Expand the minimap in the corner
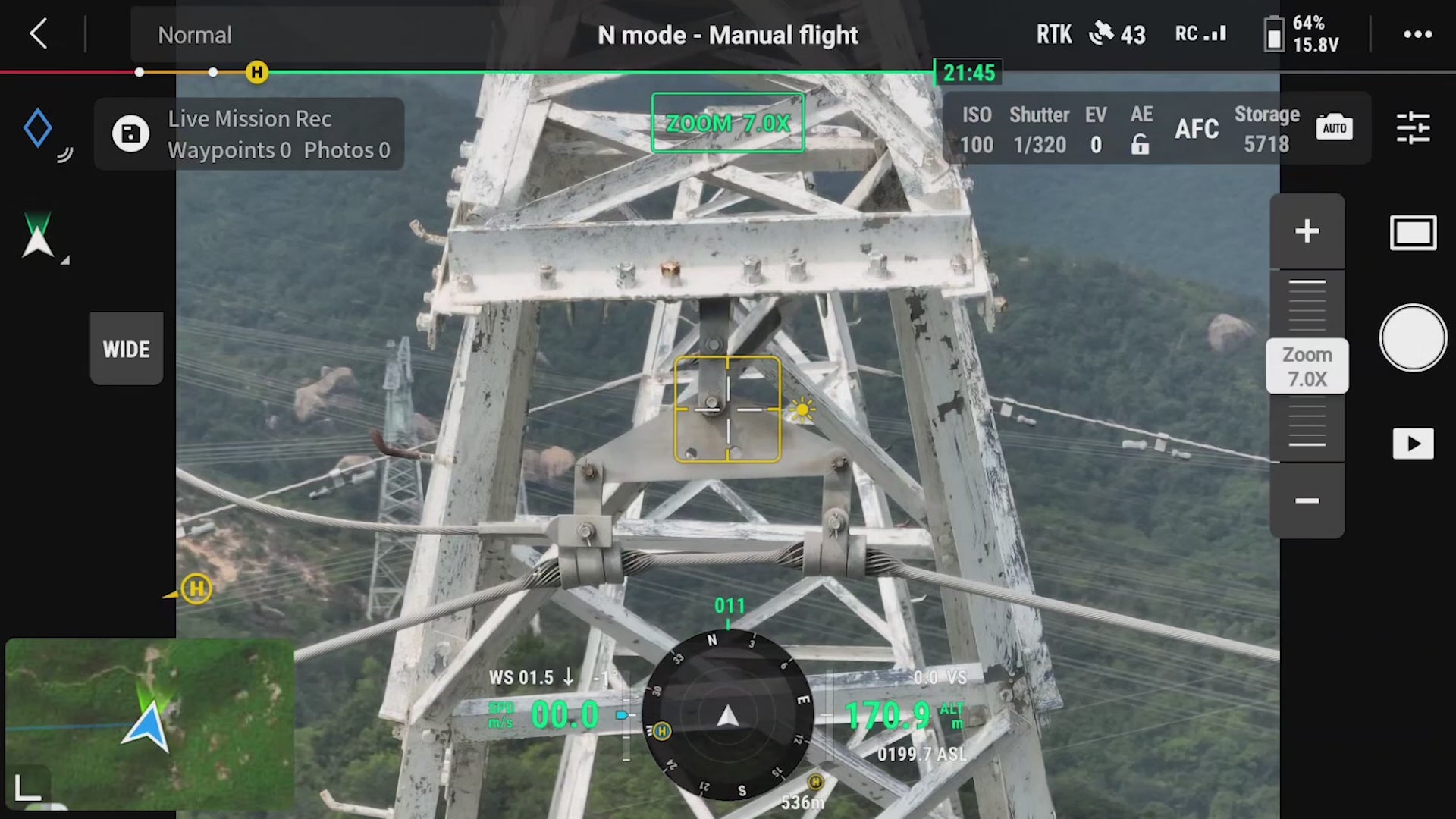 152,720
